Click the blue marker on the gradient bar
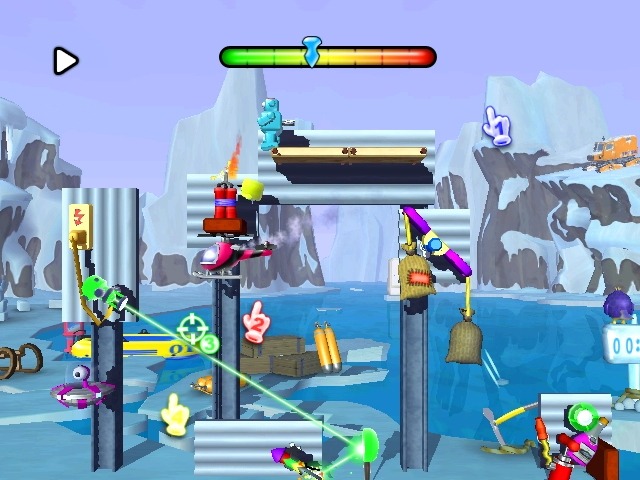 [312, 50]
